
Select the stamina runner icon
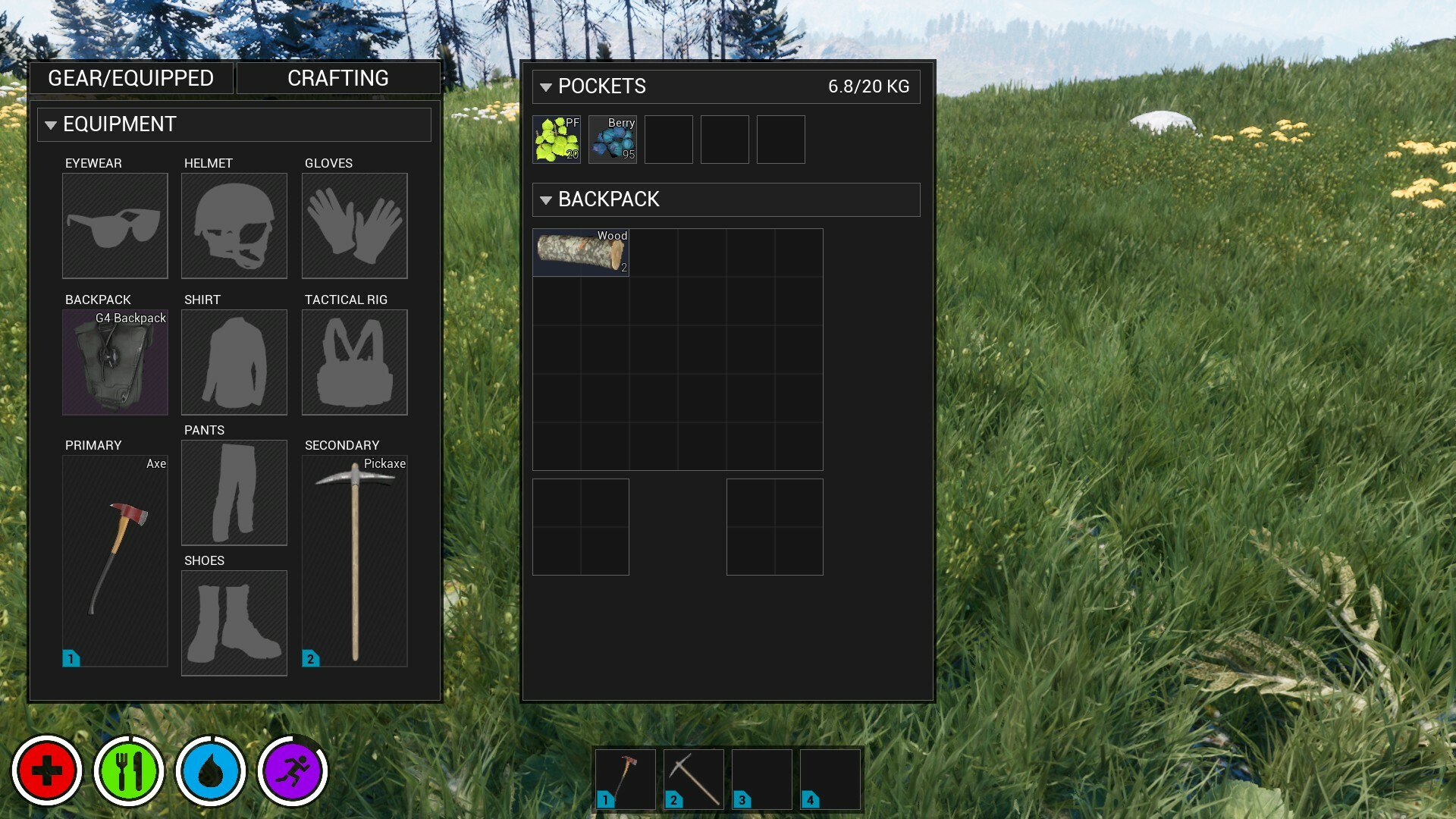pos(292,770)
